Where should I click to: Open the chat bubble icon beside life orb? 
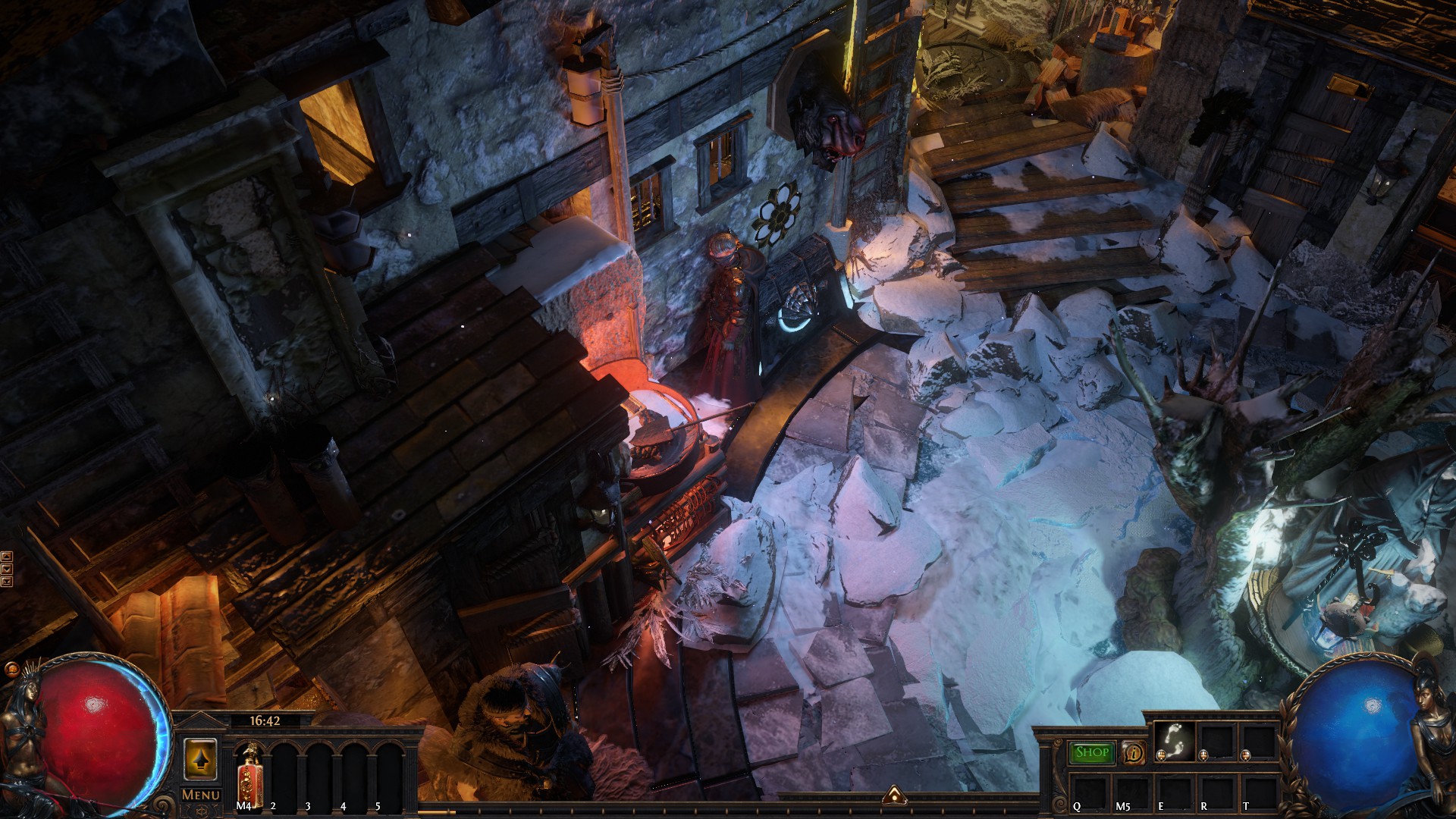11,670
